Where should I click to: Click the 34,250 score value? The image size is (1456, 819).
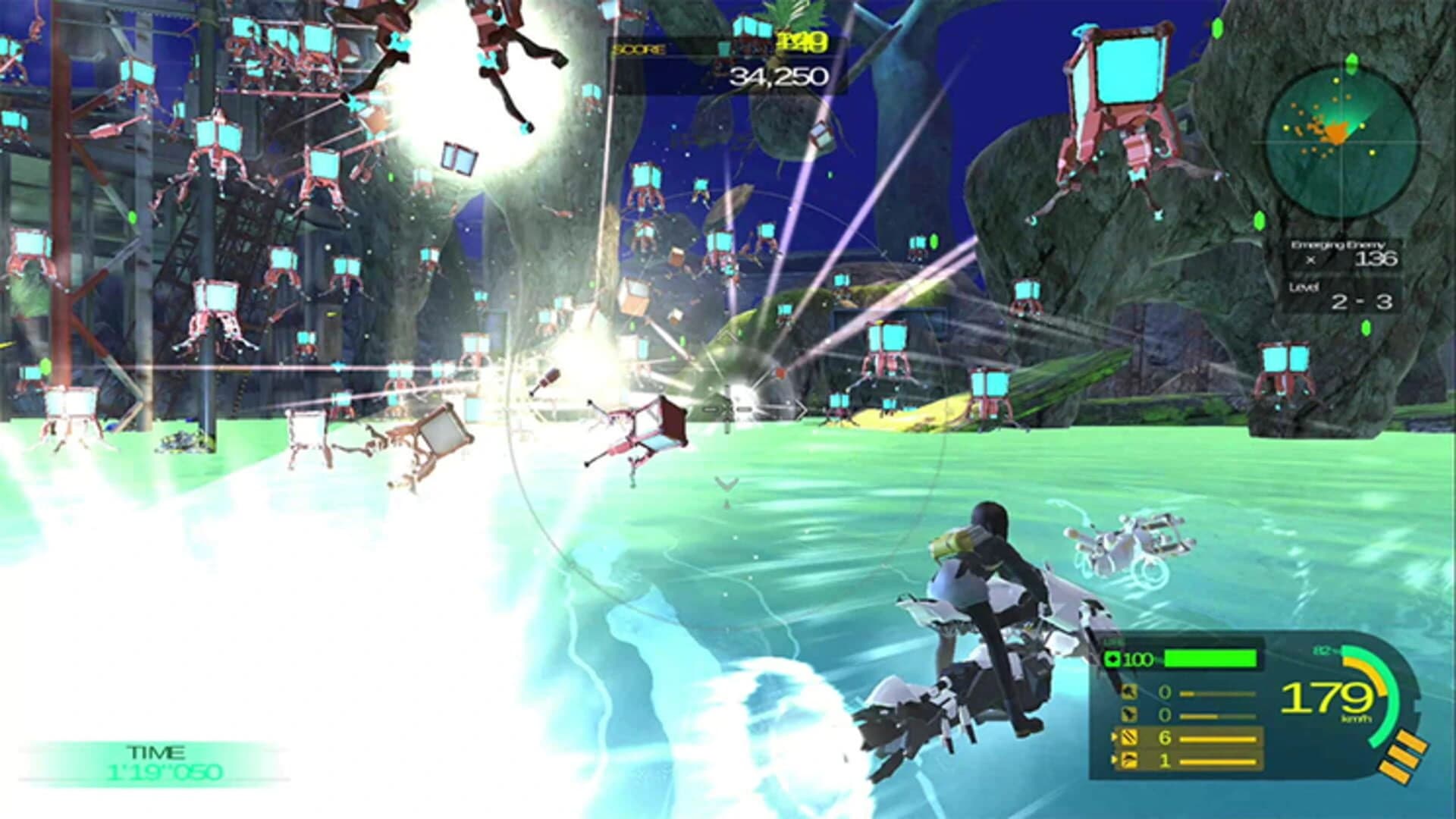tap(780, 75)
